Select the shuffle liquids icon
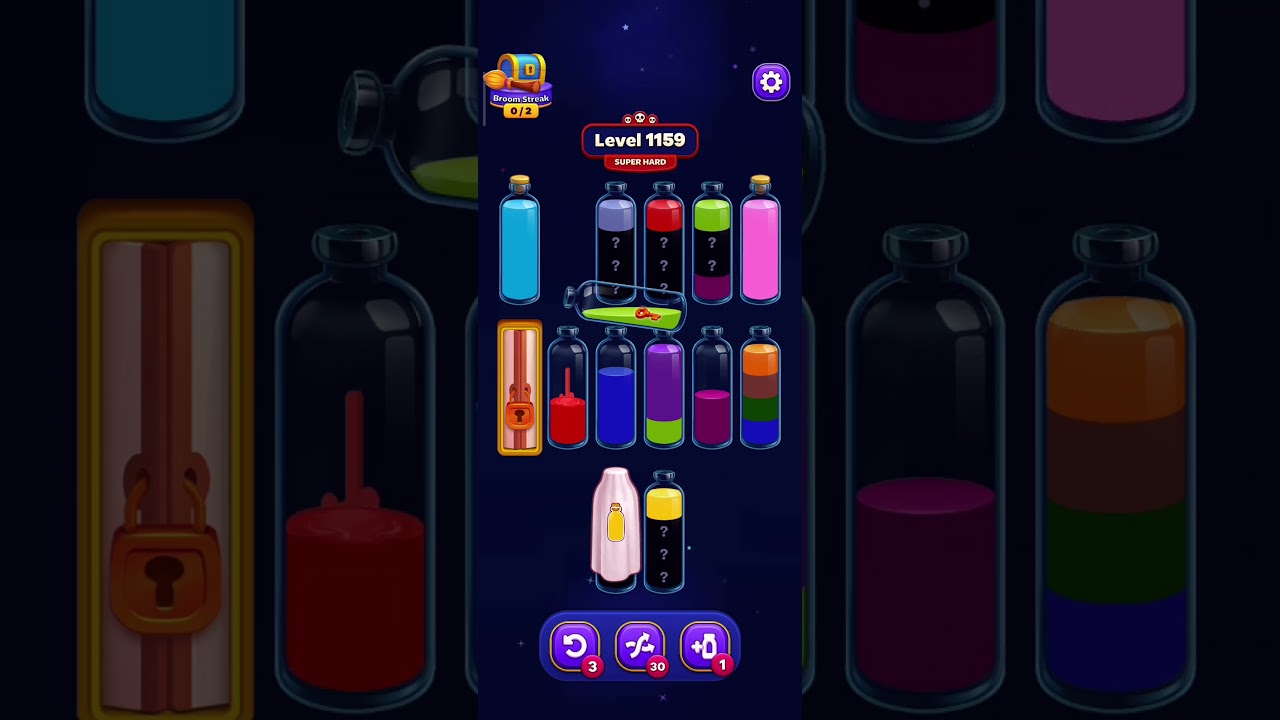The image size is (1280, 720). pos(641,646)
